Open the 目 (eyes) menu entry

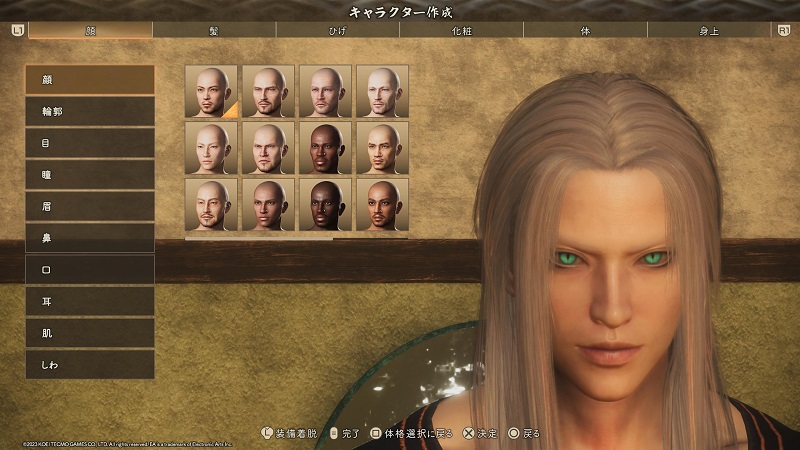[x=90, y=143]
